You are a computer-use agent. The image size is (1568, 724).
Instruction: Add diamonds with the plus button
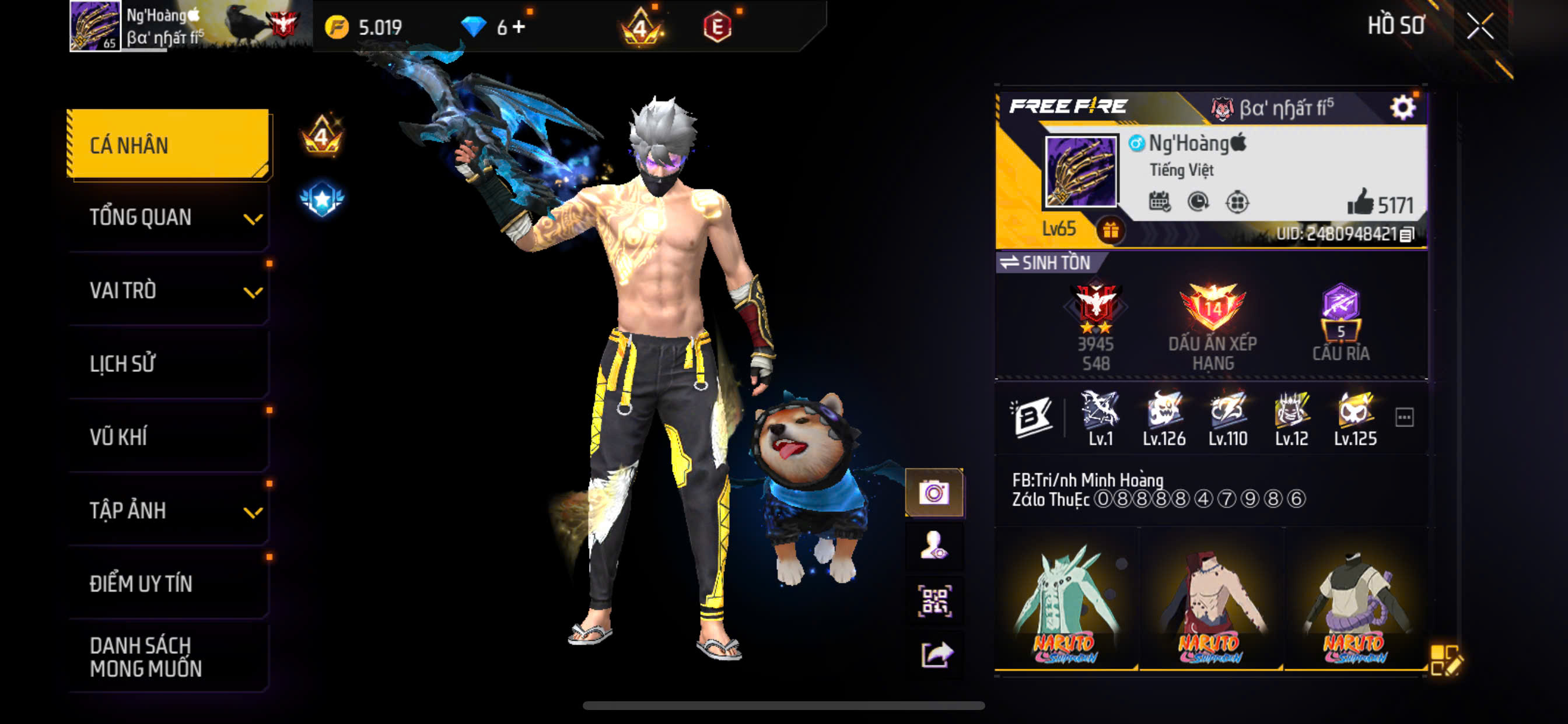519,27
